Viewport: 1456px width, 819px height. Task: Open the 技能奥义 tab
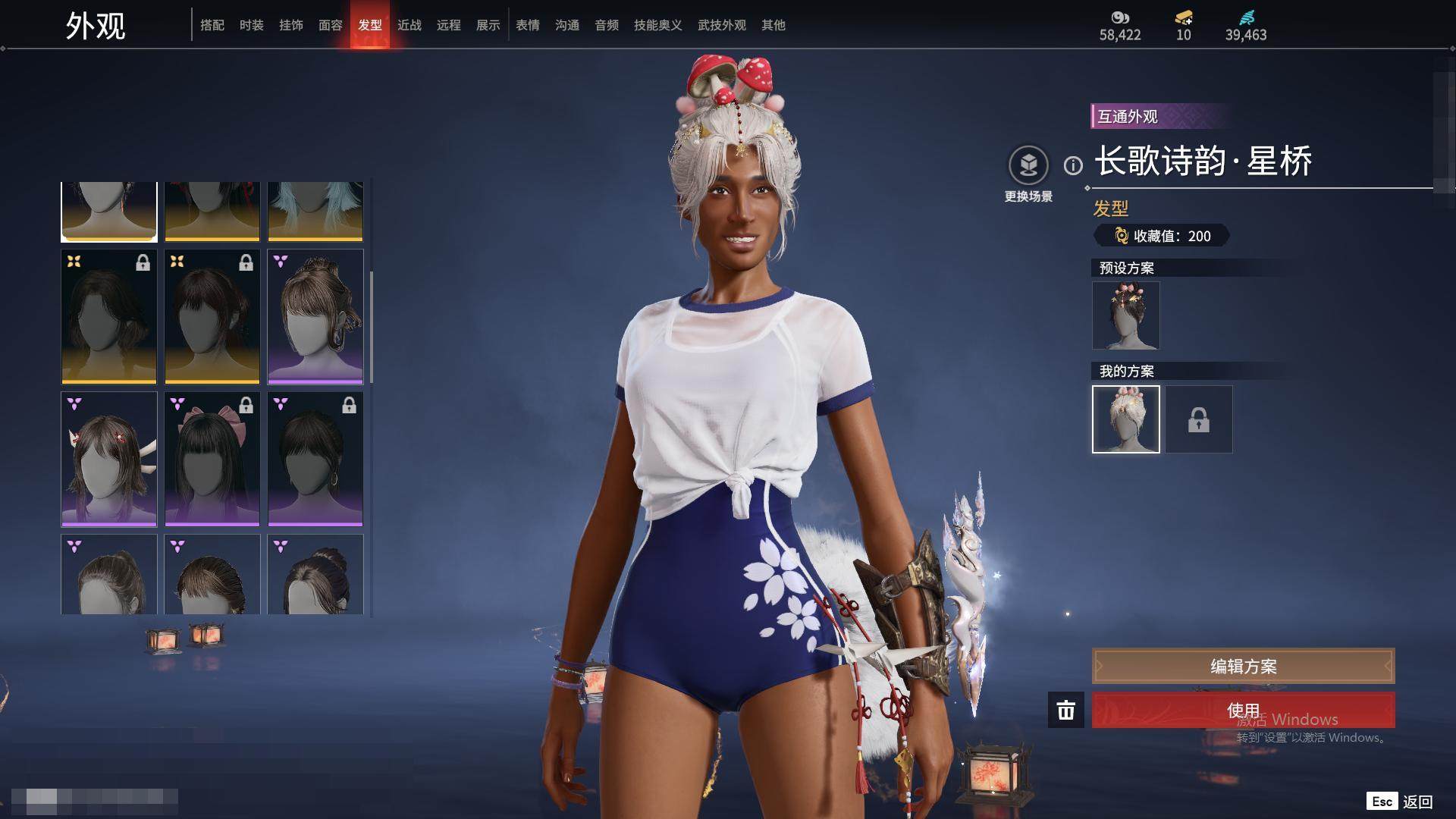657,25
